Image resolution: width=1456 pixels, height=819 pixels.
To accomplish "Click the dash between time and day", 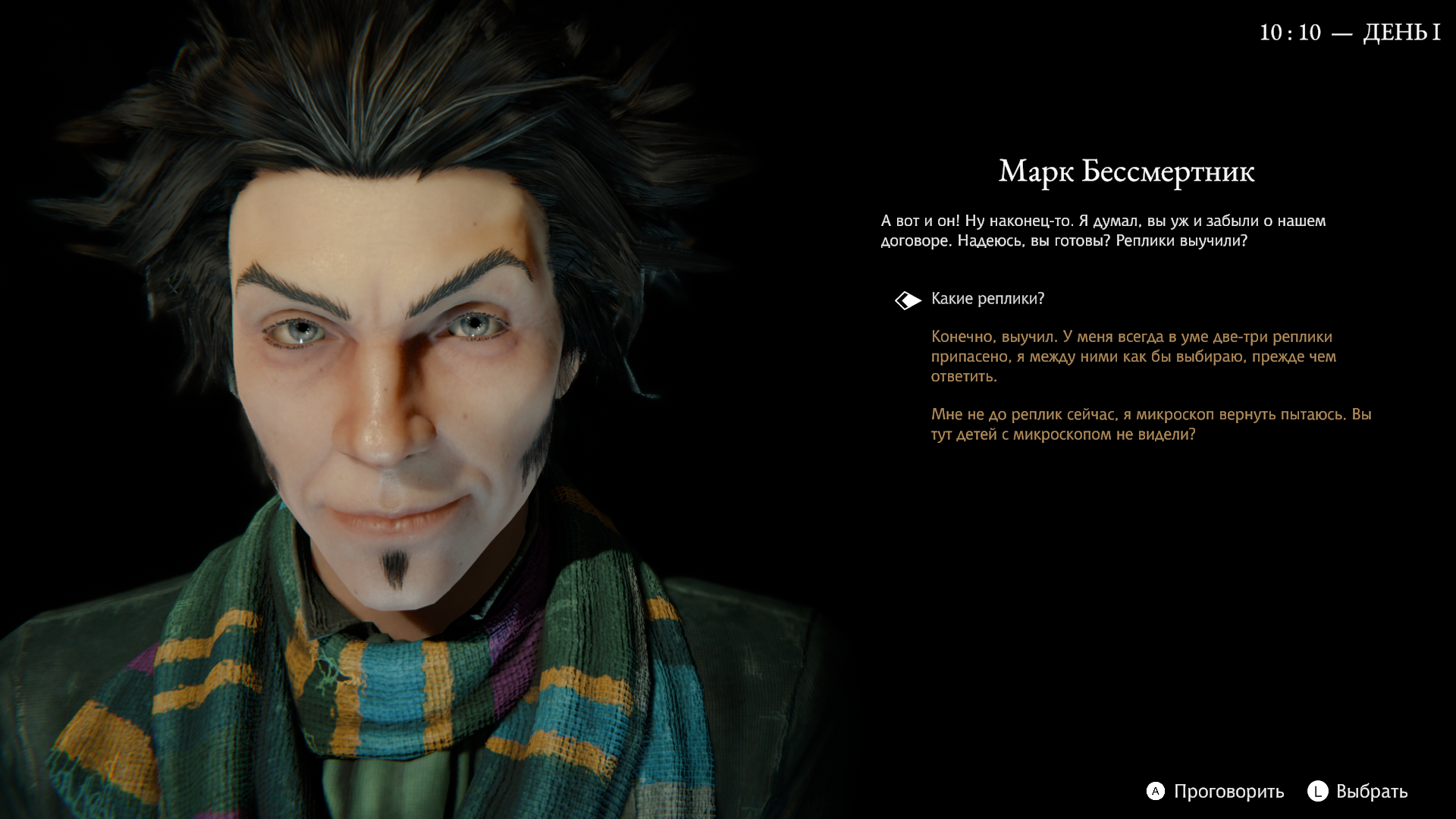I will pyautogui.click(x=1343, y=32).
